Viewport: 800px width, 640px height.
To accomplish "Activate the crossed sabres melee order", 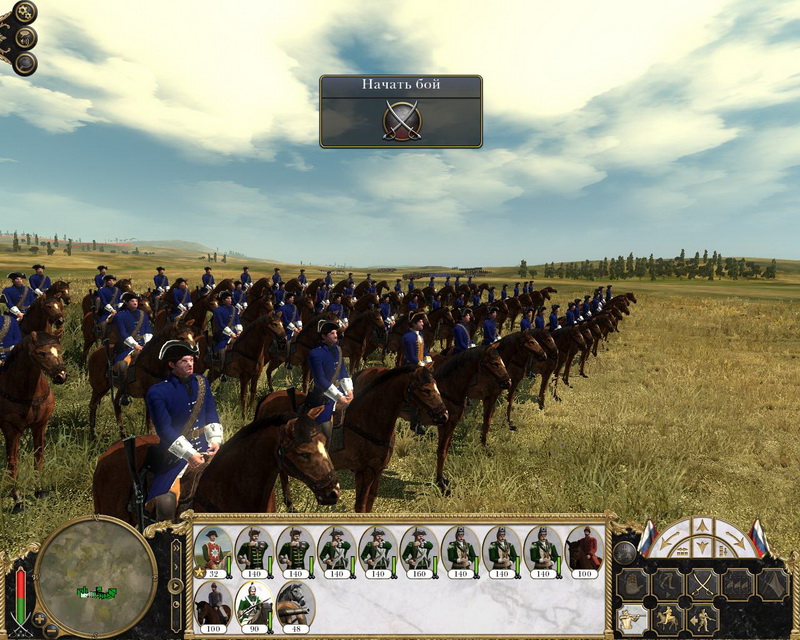I will click(x=702, y=582).
